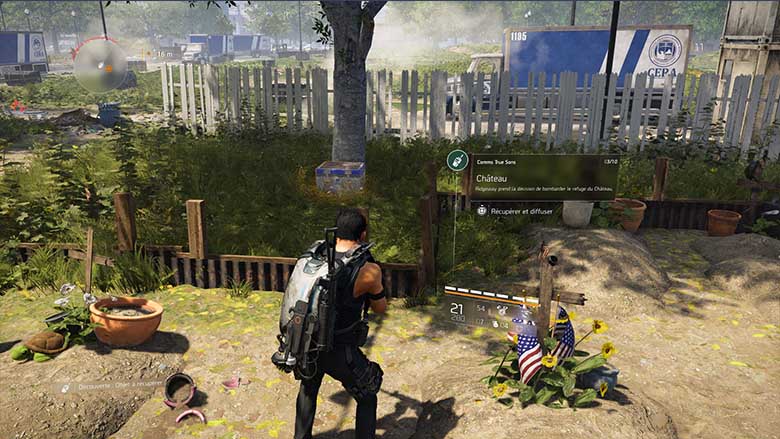Click the green walkie-talkie comms icon

(457, 160)
